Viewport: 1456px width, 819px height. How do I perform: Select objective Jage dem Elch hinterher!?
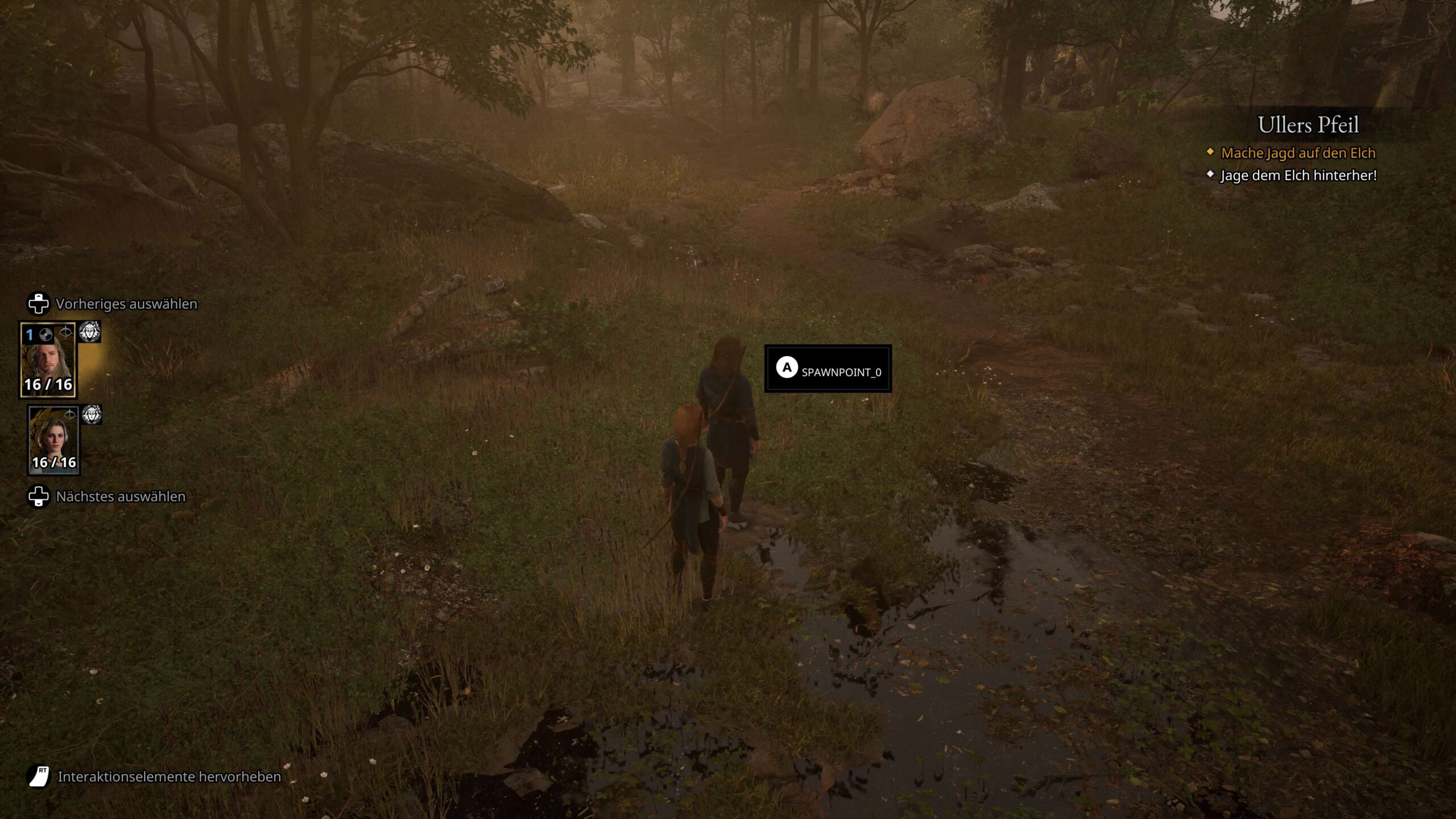[x=1298, y=176]
